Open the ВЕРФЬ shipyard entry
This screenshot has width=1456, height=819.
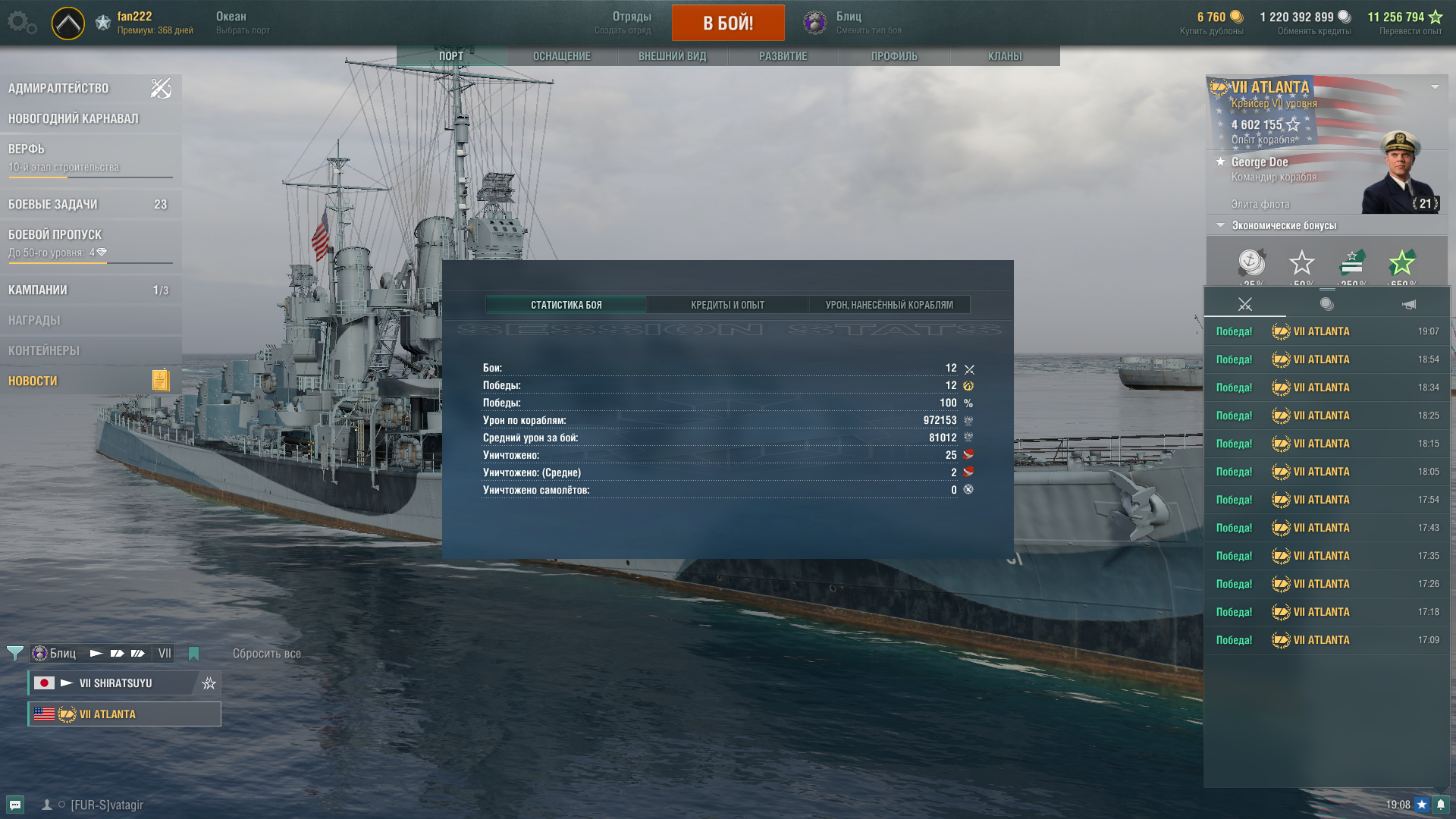[27, 149]
